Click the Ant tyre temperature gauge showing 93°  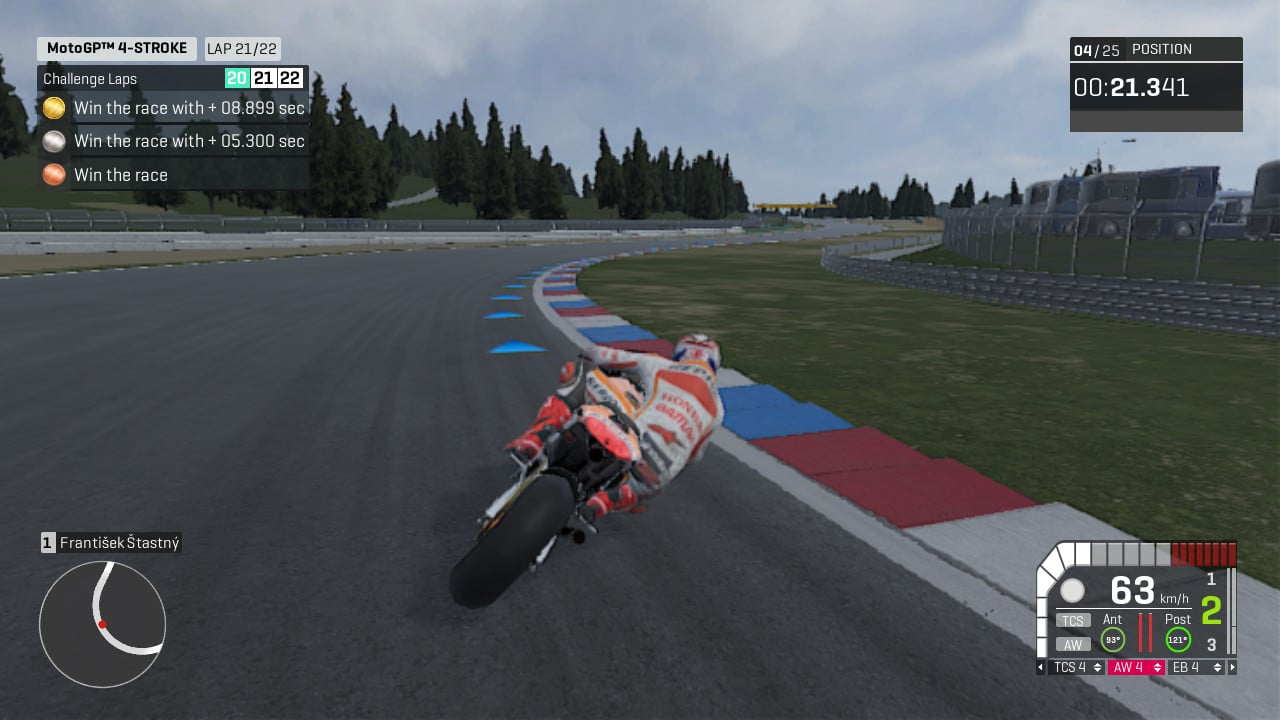pyautogui.click(x=1113, y=637)
